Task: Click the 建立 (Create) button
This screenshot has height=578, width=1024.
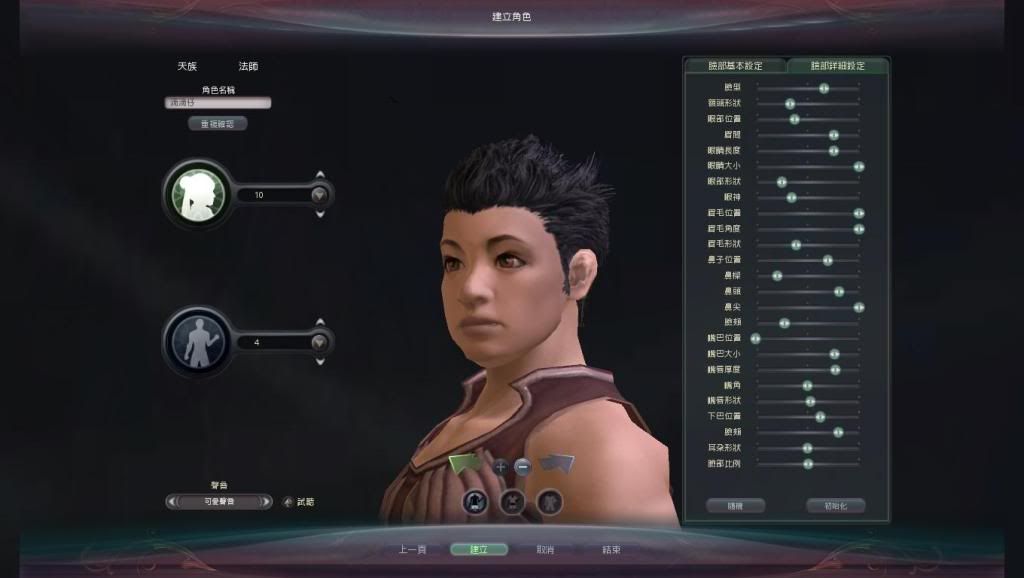Action: 478,549
